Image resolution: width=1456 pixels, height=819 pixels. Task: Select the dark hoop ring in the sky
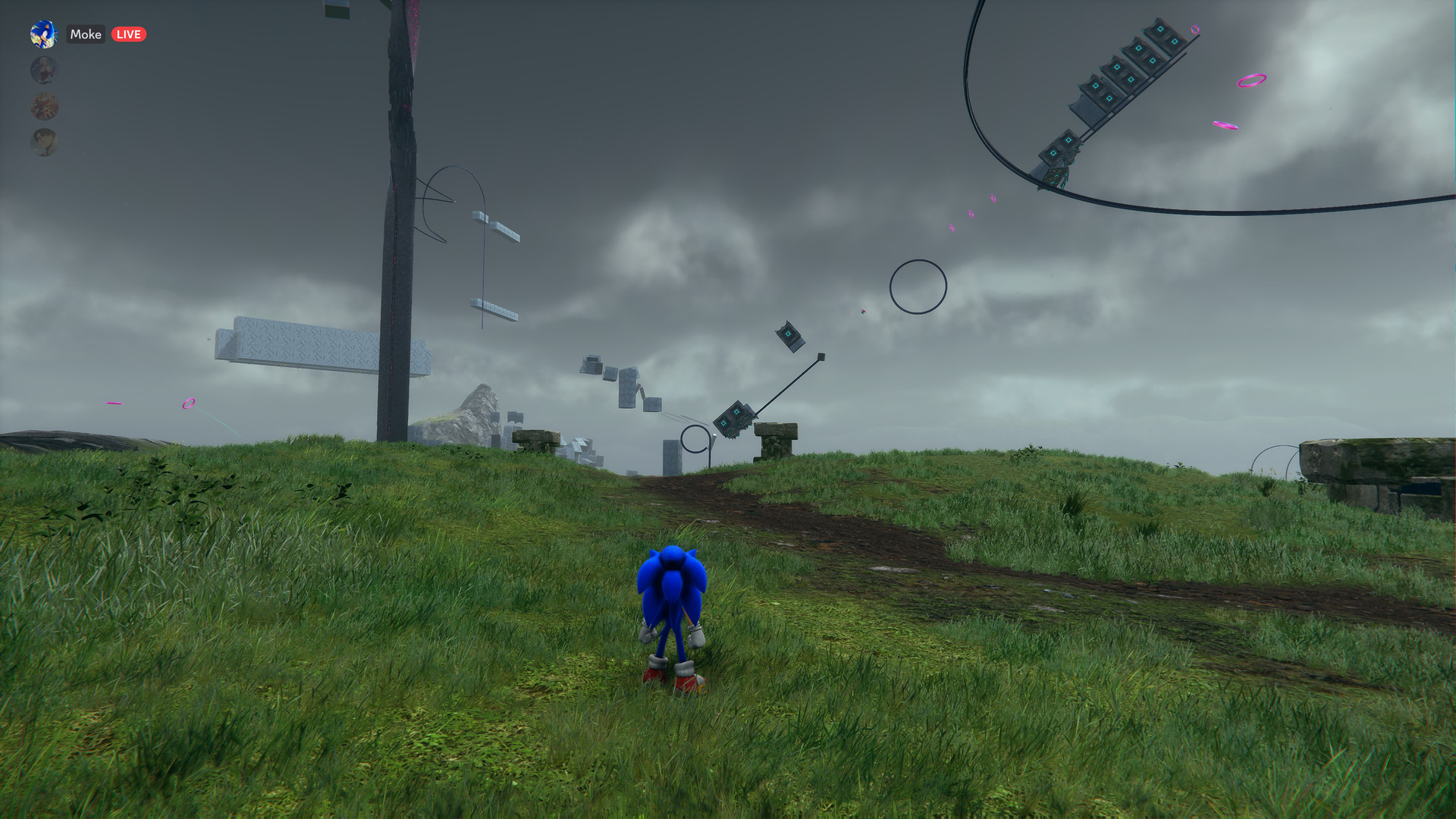[x=918, y=285]
